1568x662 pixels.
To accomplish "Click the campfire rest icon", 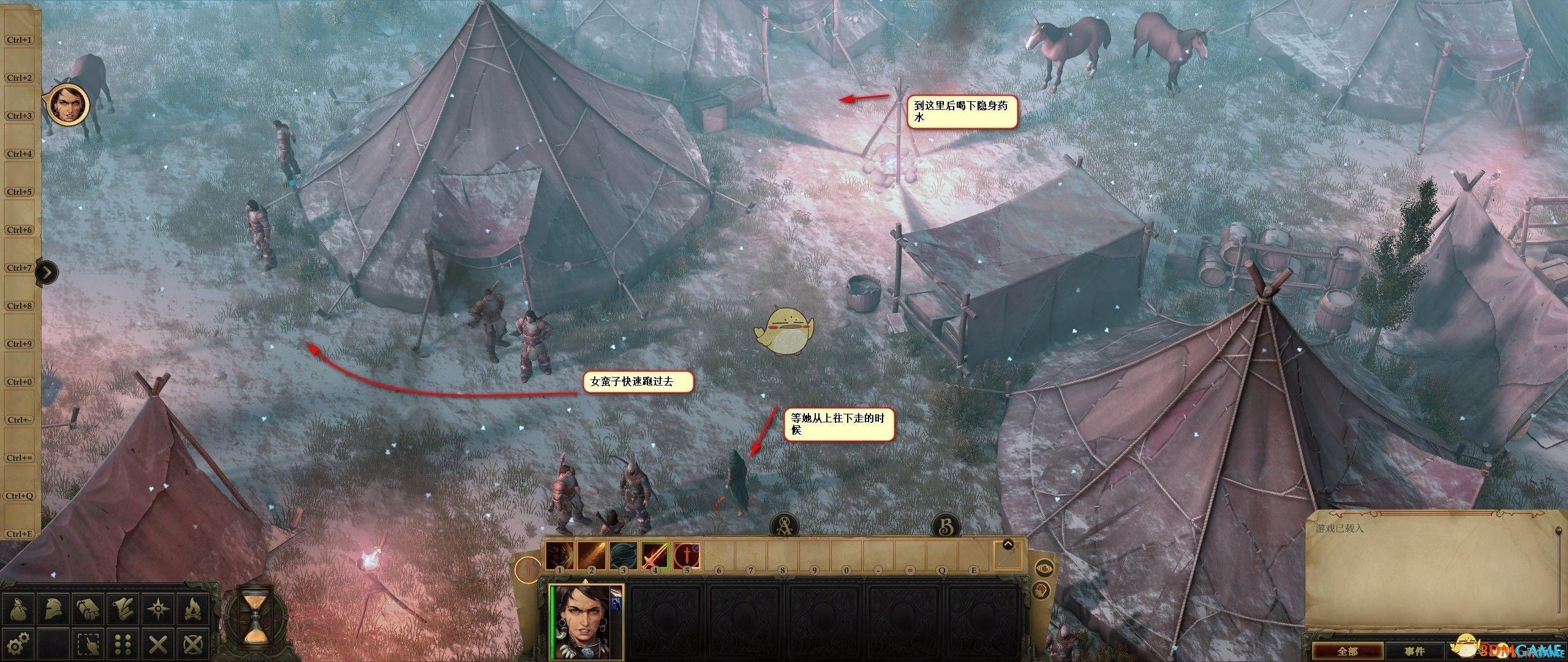I will click(193, 607).
